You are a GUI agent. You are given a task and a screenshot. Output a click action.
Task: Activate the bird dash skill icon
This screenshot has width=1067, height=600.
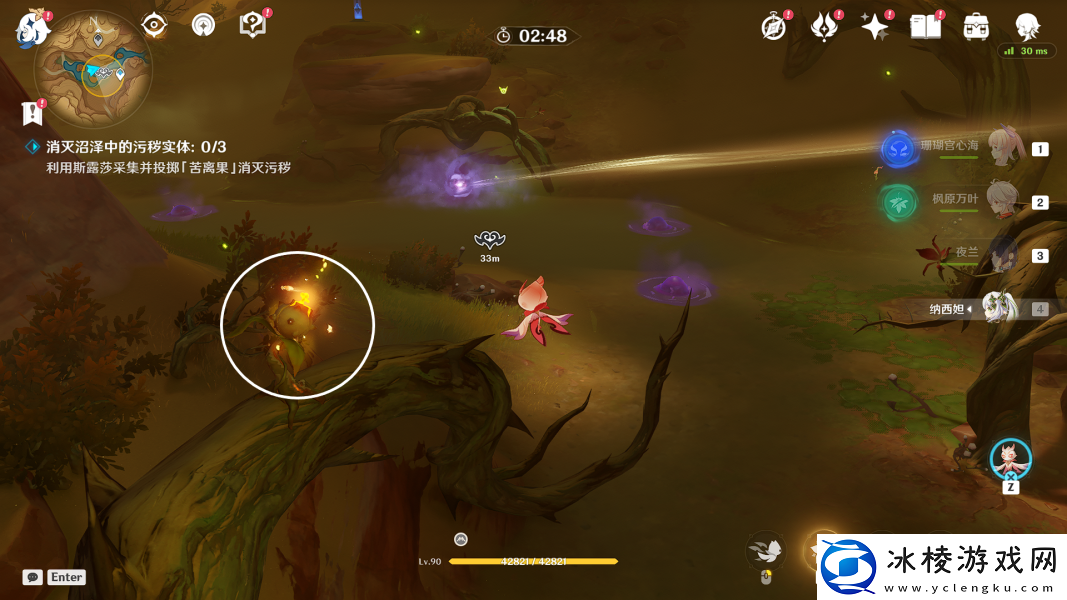[766, 550]
